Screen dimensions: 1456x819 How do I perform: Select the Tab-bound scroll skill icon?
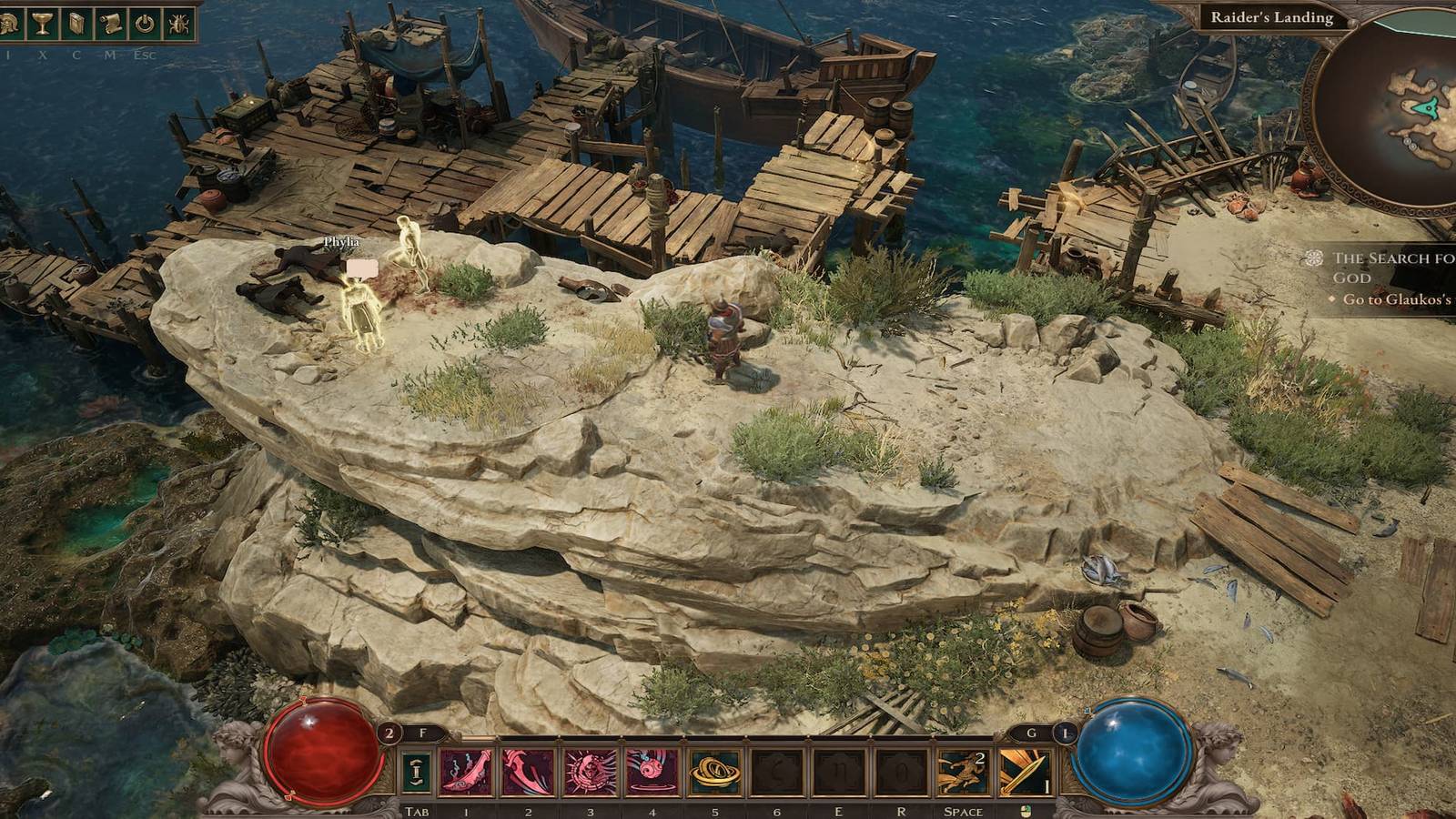pos(417,770)
